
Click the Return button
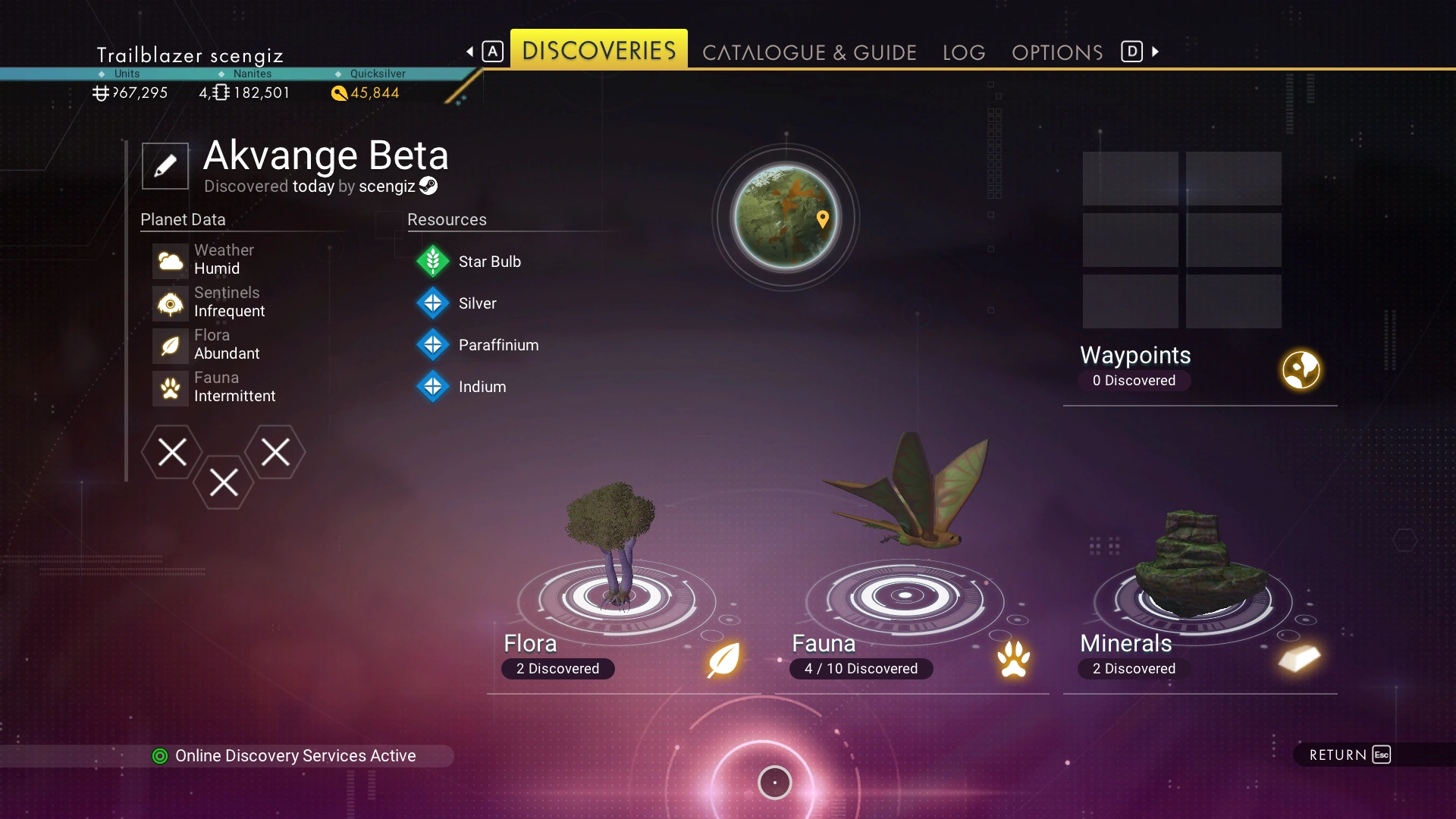[x=1350, y=755]
